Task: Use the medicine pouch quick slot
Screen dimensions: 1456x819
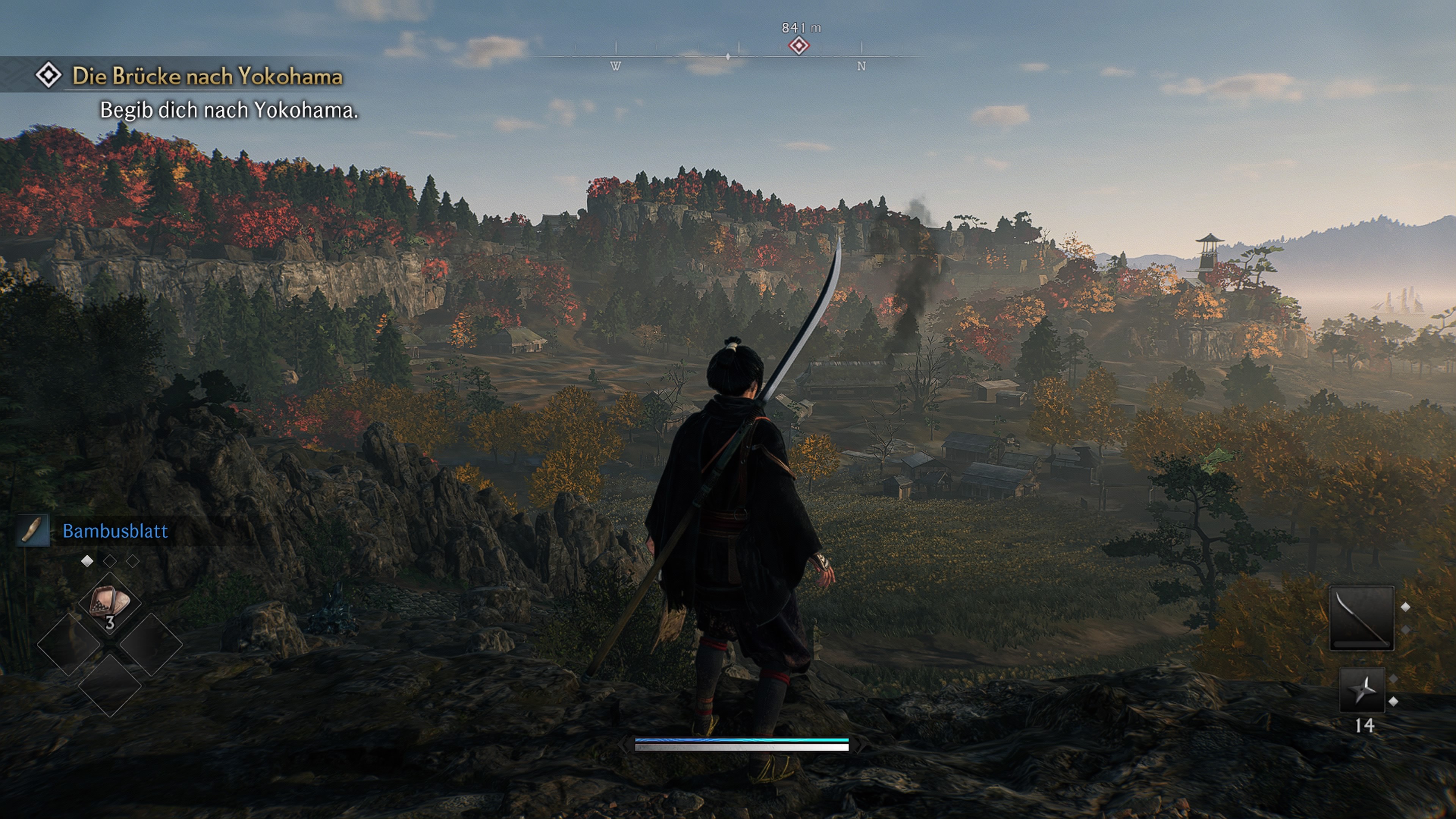Action: (110, 604)
